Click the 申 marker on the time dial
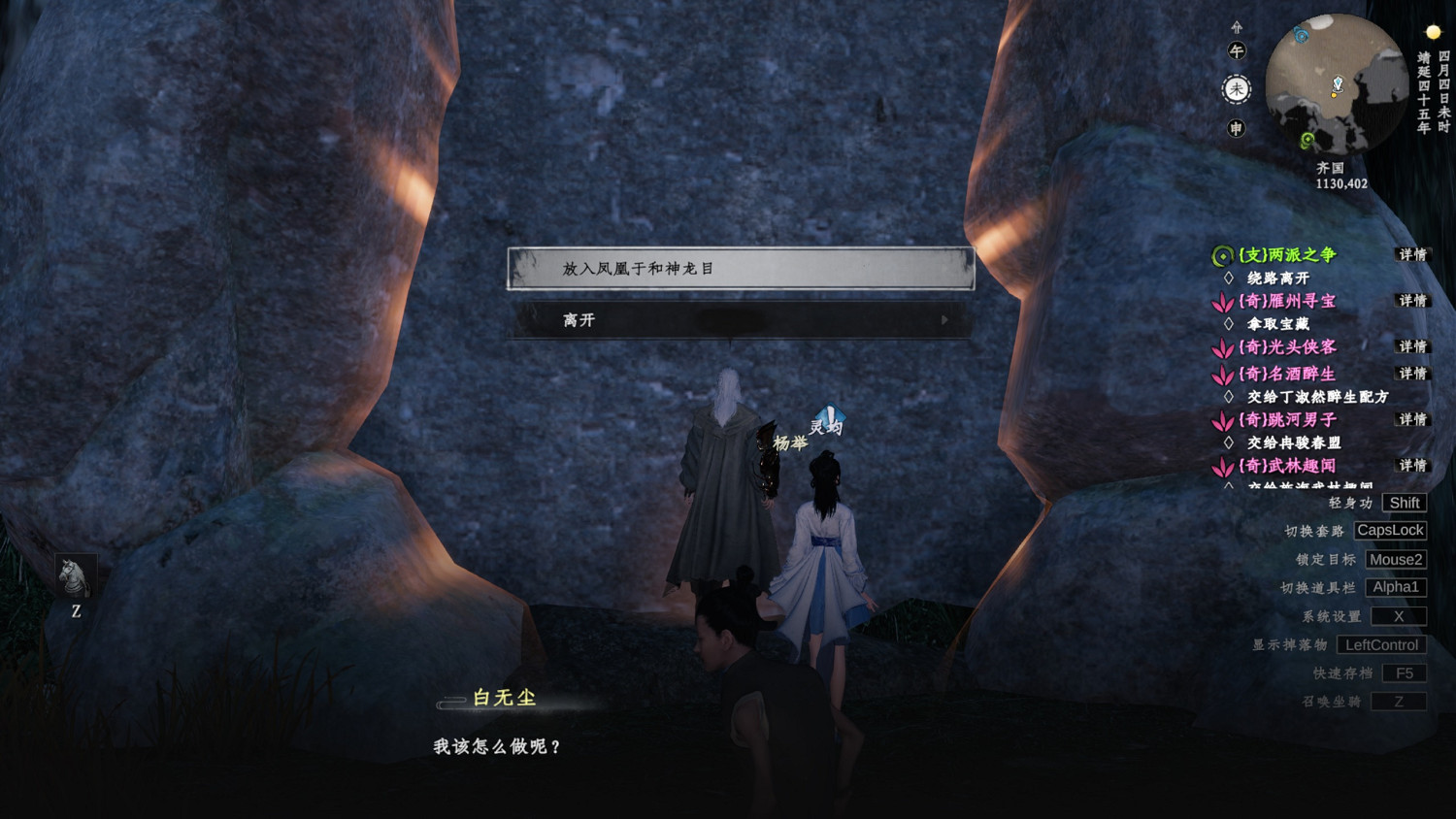This screenshot has width=1456, height=819. 1237,126
